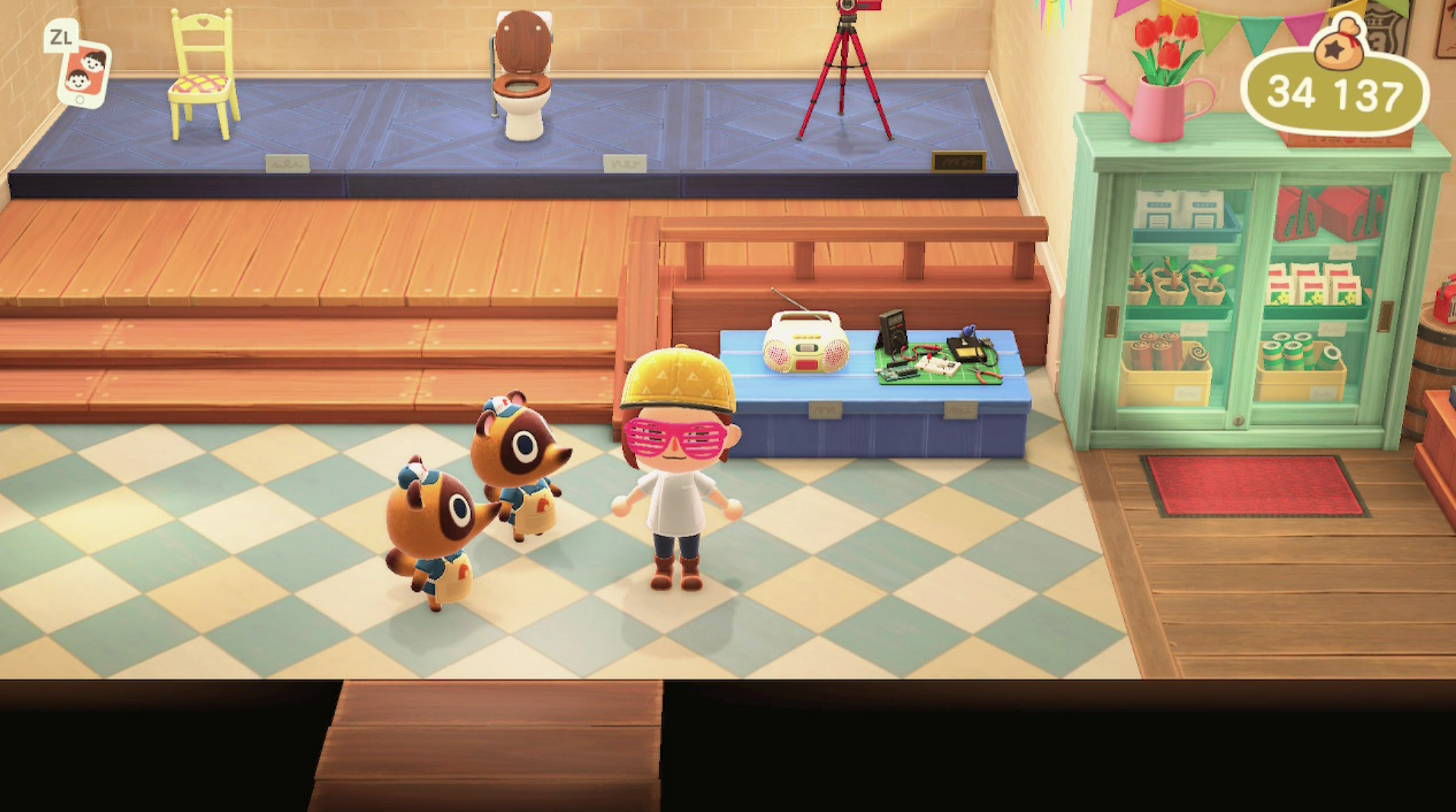Select the white CD player on the table
This screenshot has width=1456, height=812.
tap(804, 347)
